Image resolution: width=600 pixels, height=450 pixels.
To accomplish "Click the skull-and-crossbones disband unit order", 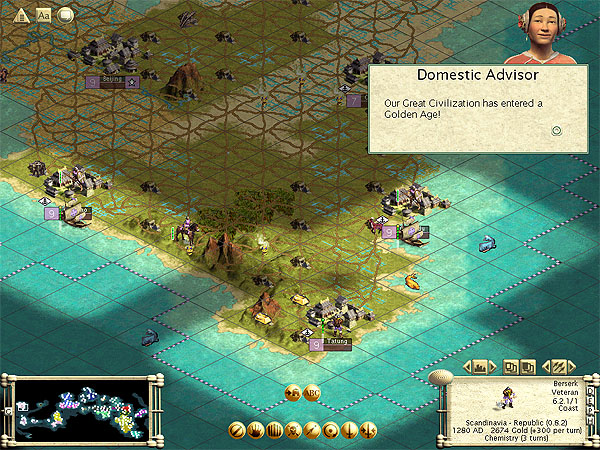I will [x=294, y=431].
